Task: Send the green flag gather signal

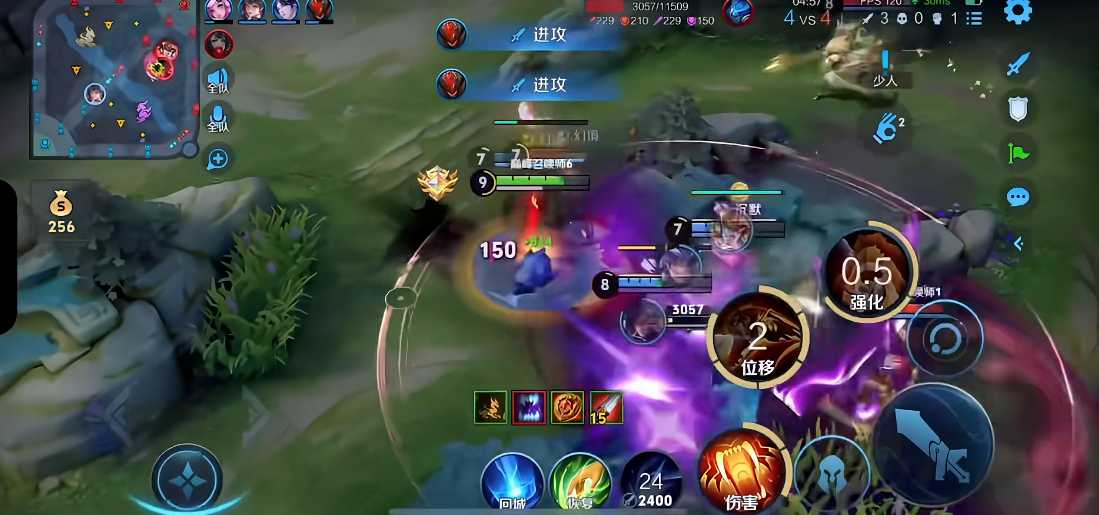Action: coord(1018,153)
